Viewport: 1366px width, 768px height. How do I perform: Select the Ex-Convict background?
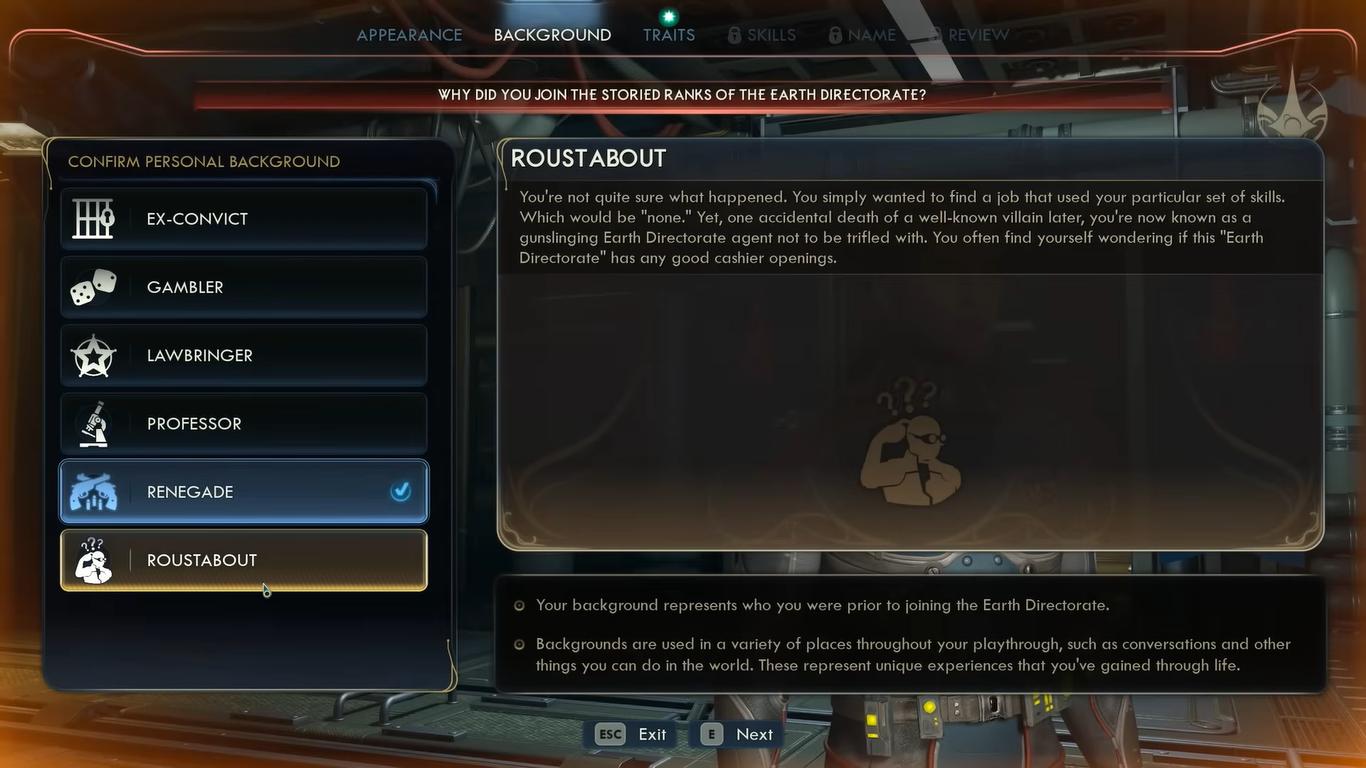click(x=243, y=219)
